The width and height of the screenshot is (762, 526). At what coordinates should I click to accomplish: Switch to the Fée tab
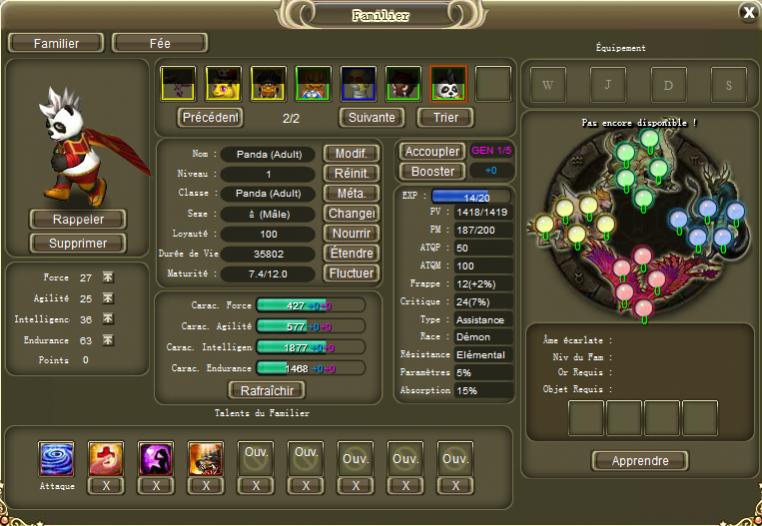160,43
